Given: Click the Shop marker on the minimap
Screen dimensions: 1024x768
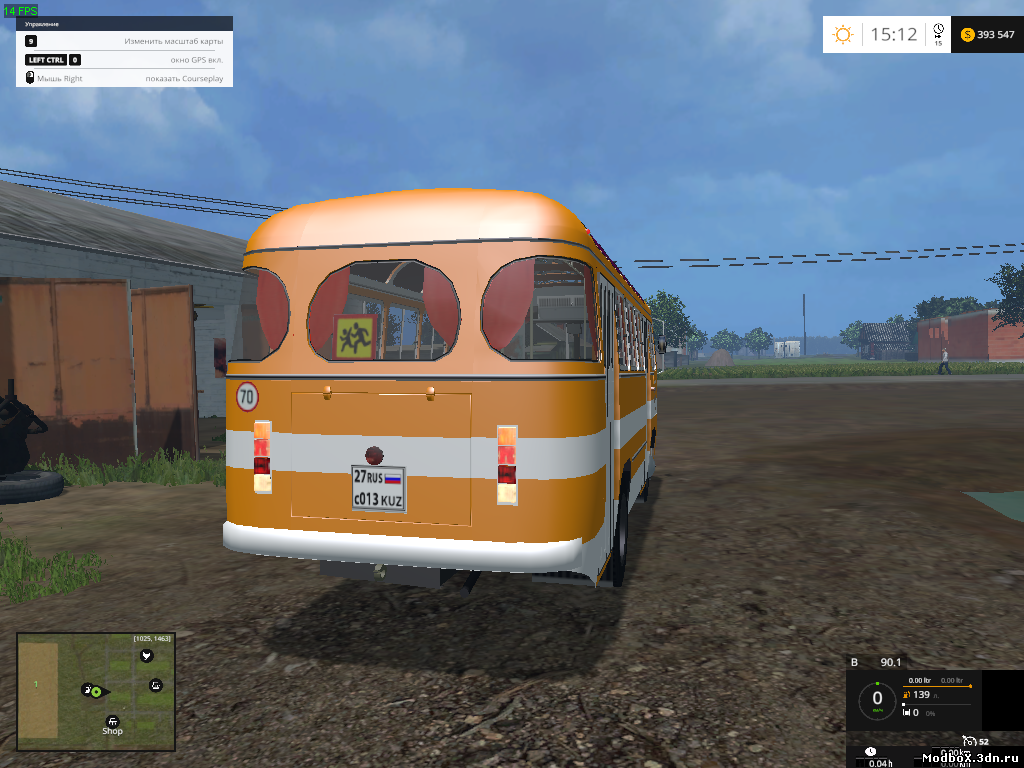Looking at the screenshot, I should coord(112,721).
